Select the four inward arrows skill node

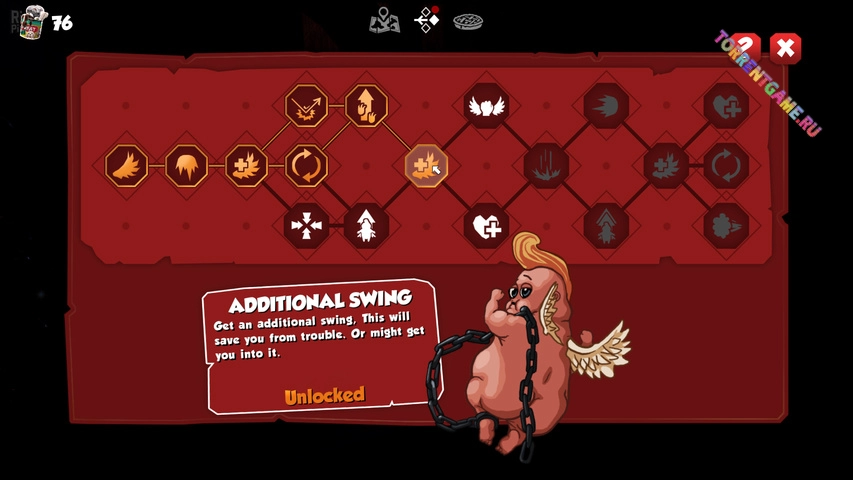coord(306,226)
